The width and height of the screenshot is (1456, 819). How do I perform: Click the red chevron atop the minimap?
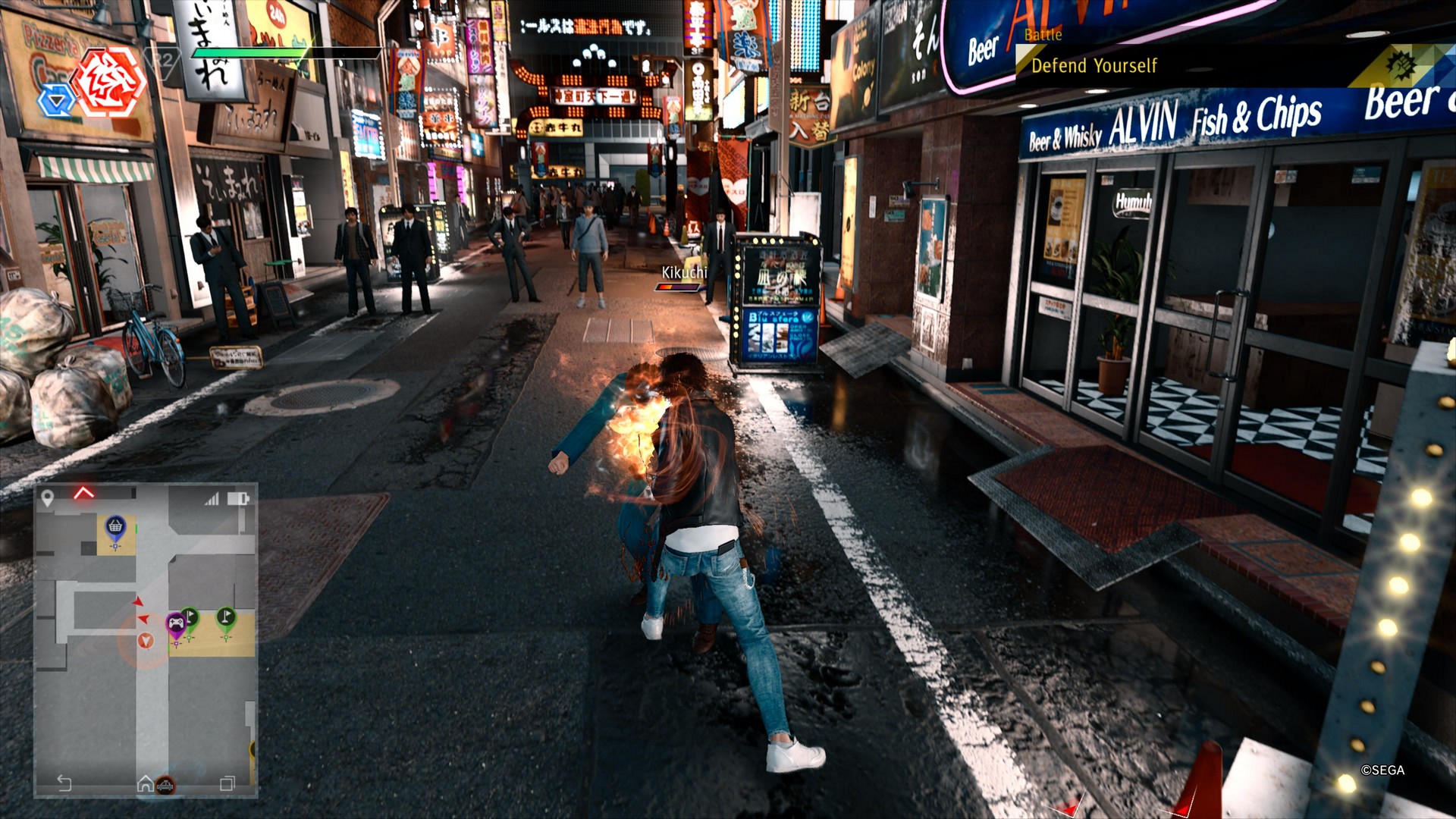[84, 493]
